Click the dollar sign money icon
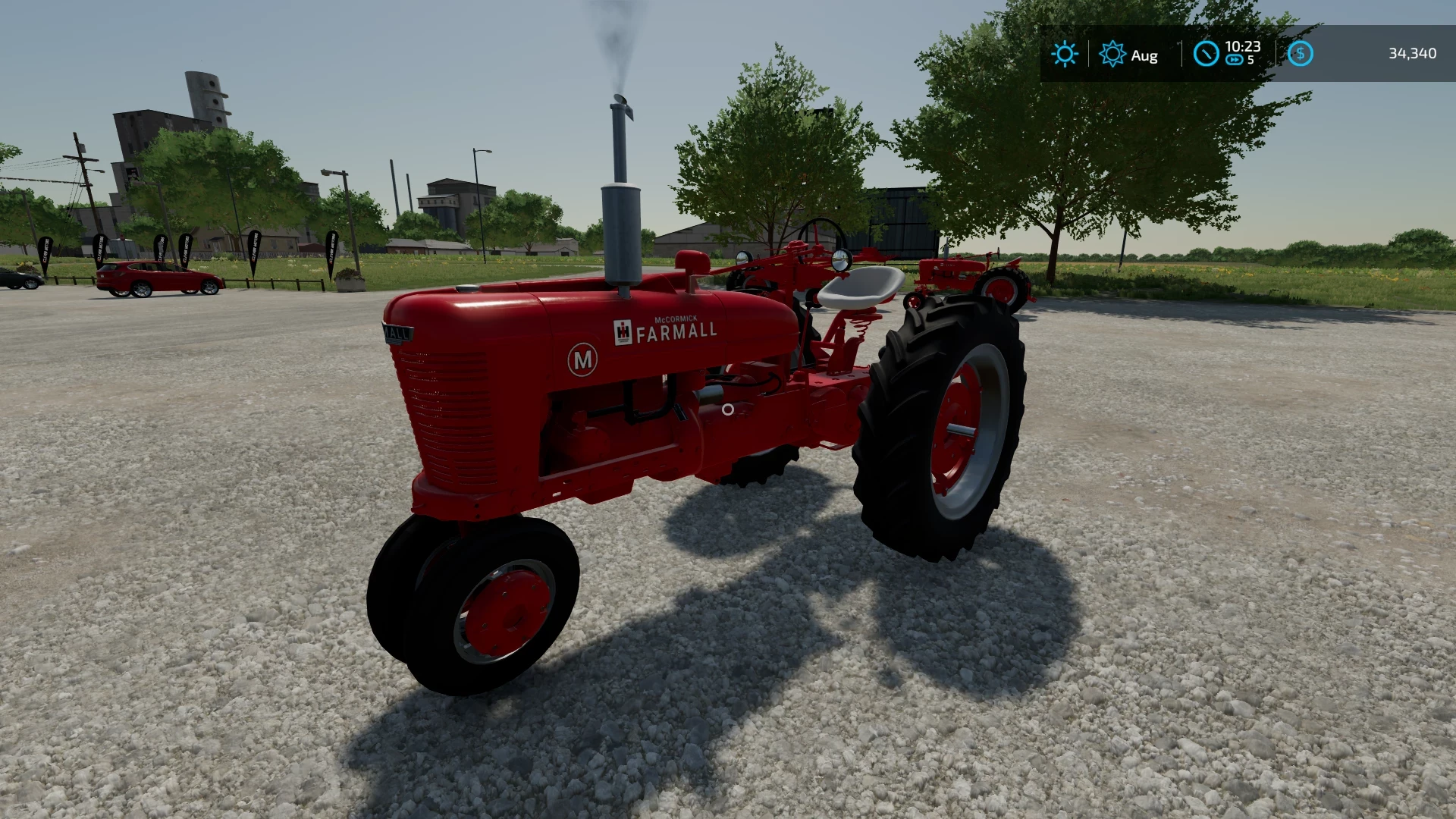Image resolution: width=1456 pixels, height=819 pixels. coord(1301,54)
